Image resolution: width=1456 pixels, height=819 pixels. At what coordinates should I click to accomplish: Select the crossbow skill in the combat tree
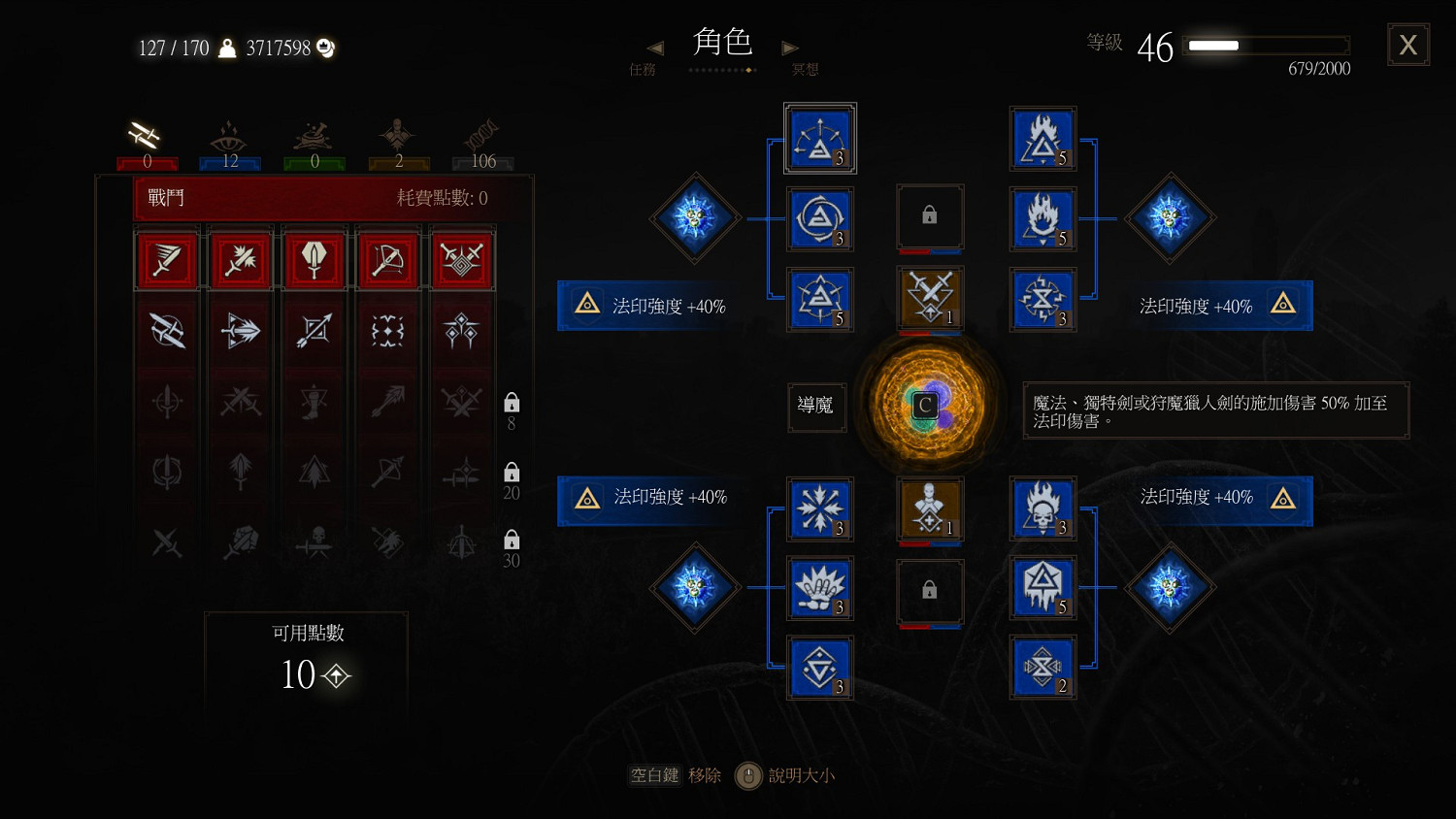(x=387, y=258)
